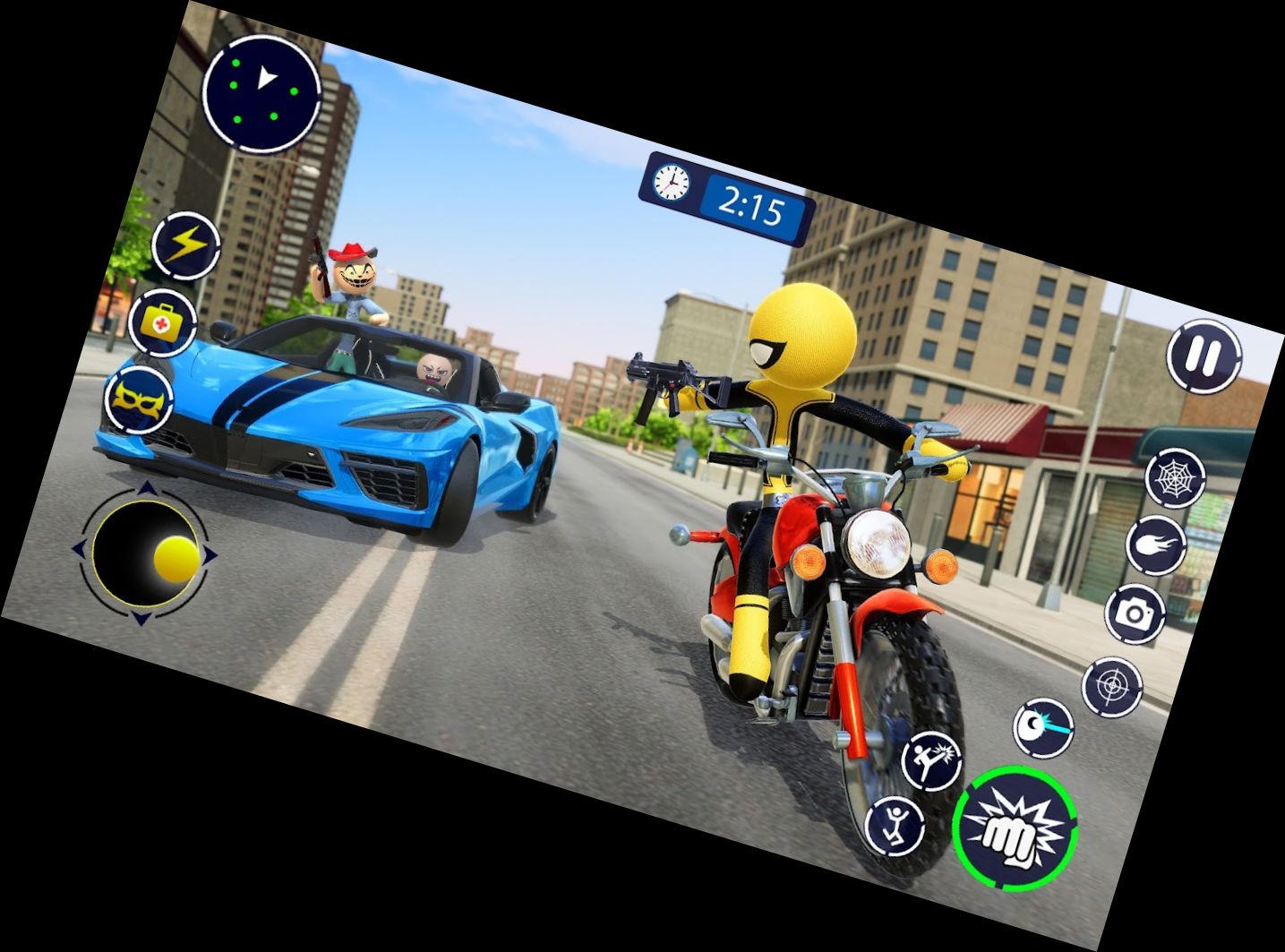Tap the eye laser ability icon
This screenshot has width=1285, height=952.
1041,727
